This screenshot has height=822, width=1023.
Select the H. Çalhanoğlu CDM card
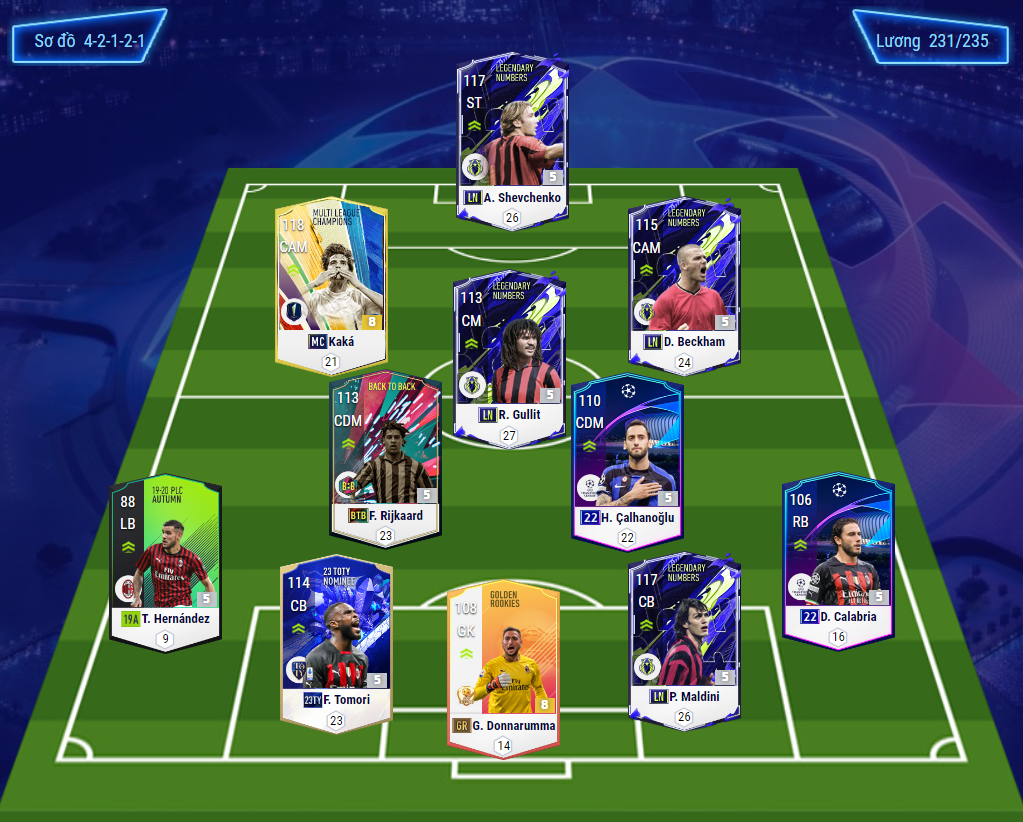(626, 455)
